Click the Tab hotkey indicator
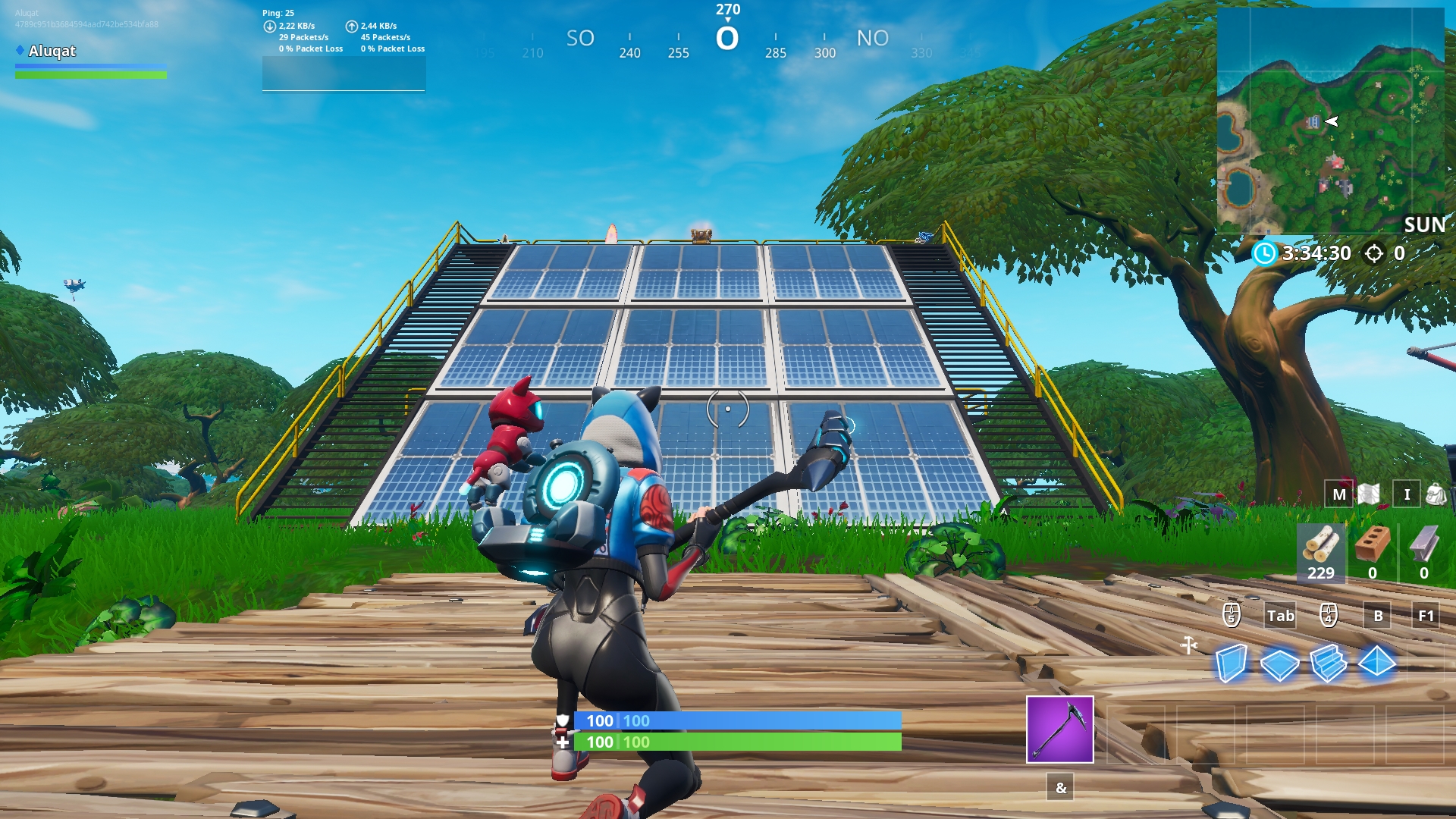Viewport: 1456px width, 819px height. click(1280, 616)
